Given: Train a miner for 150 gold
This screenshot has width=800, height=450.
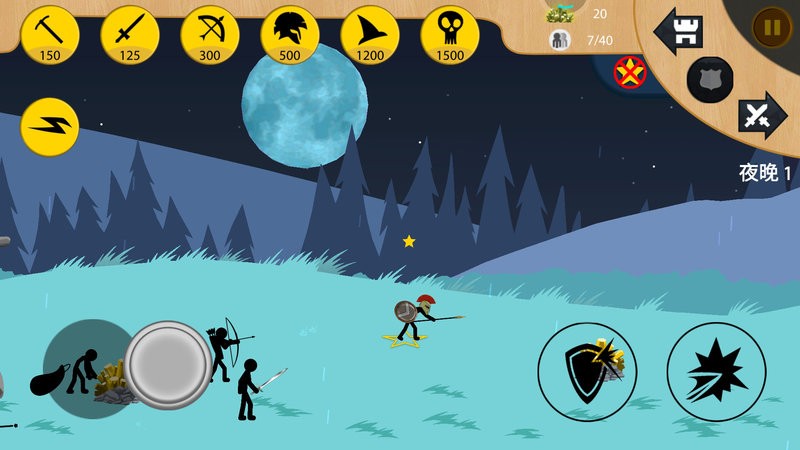Looking at the screenshot, I should tap(50, 33).
